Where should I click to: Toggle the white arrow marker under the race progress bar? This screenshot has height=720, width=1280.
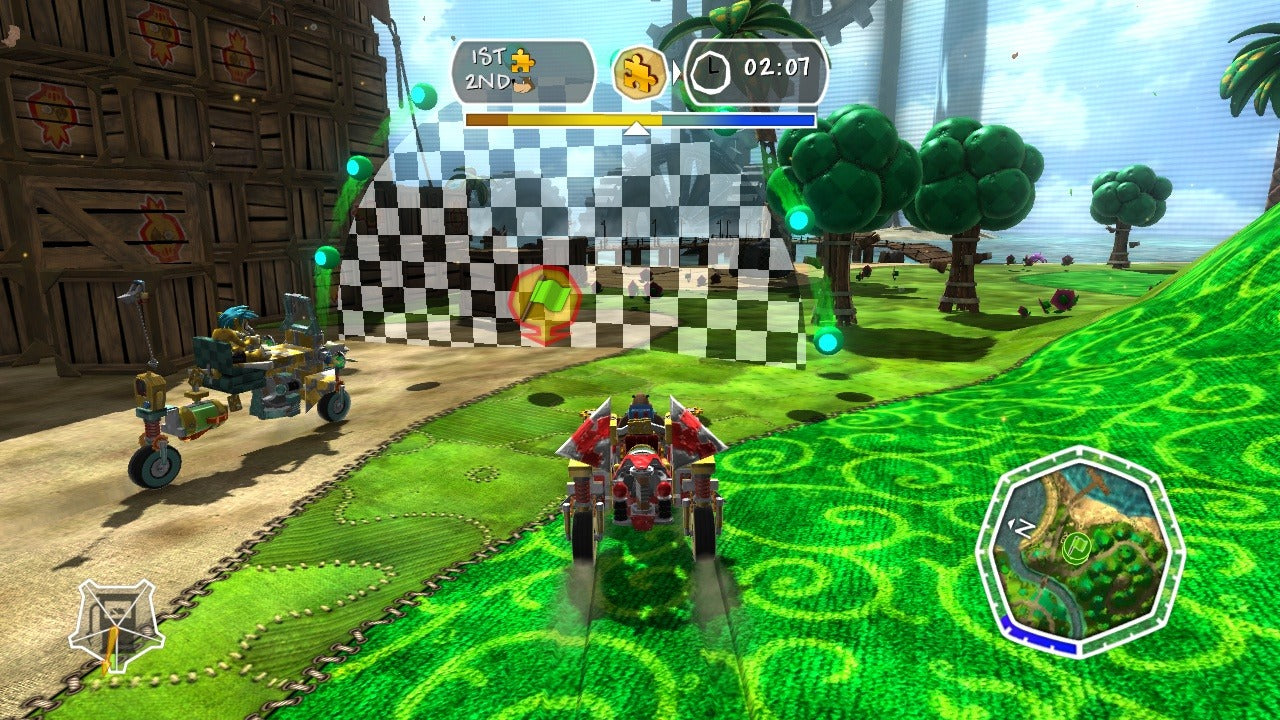click(635, 128)
